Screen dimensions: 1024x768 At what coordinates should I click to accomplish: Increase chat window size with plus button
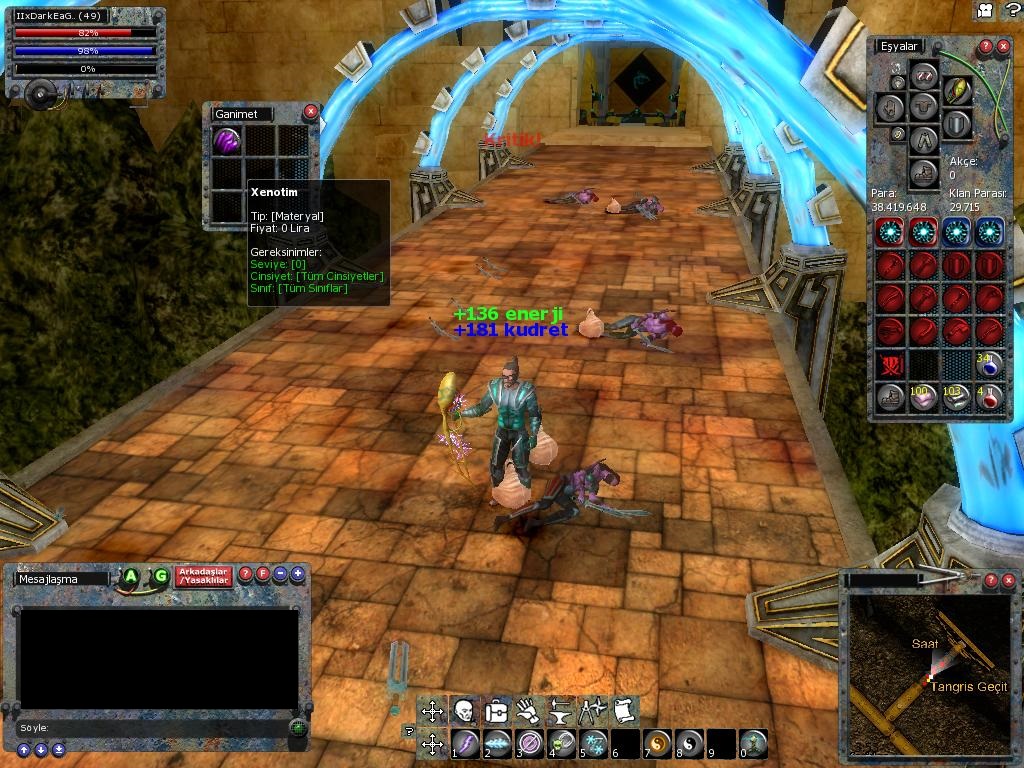tap(298, 574)
